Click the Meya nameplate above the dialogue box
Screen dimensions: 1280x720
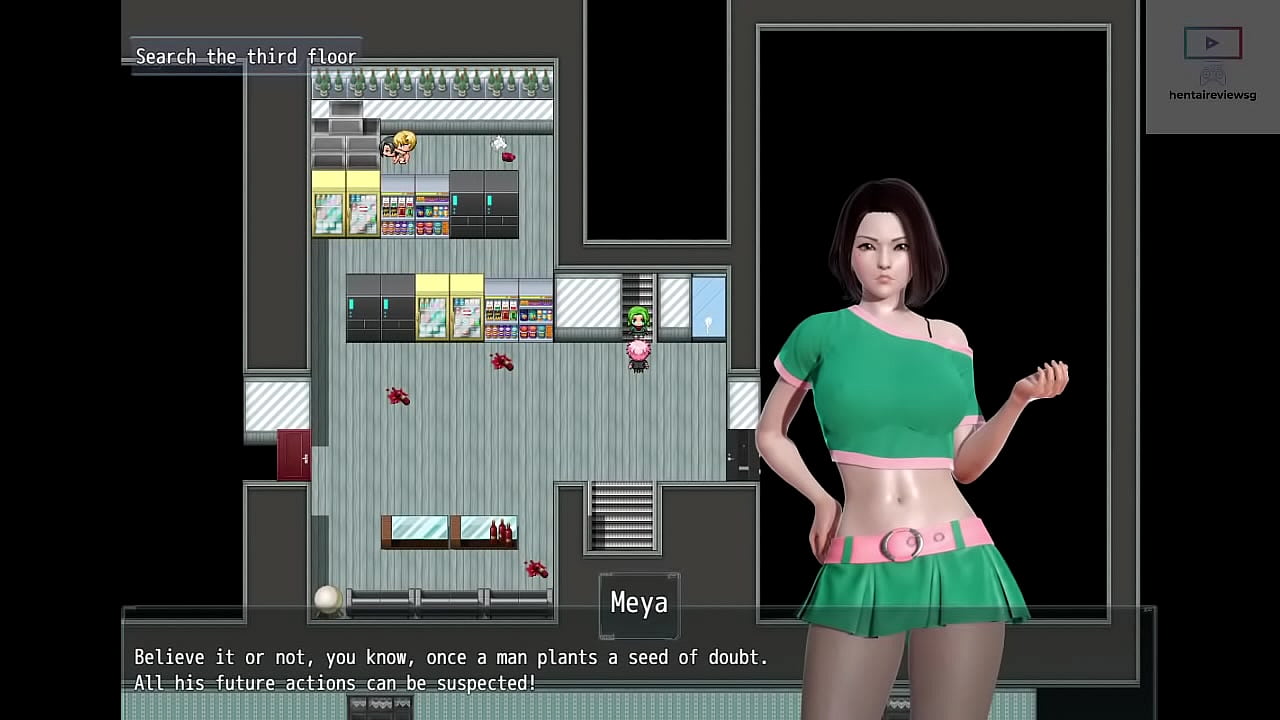639,603
